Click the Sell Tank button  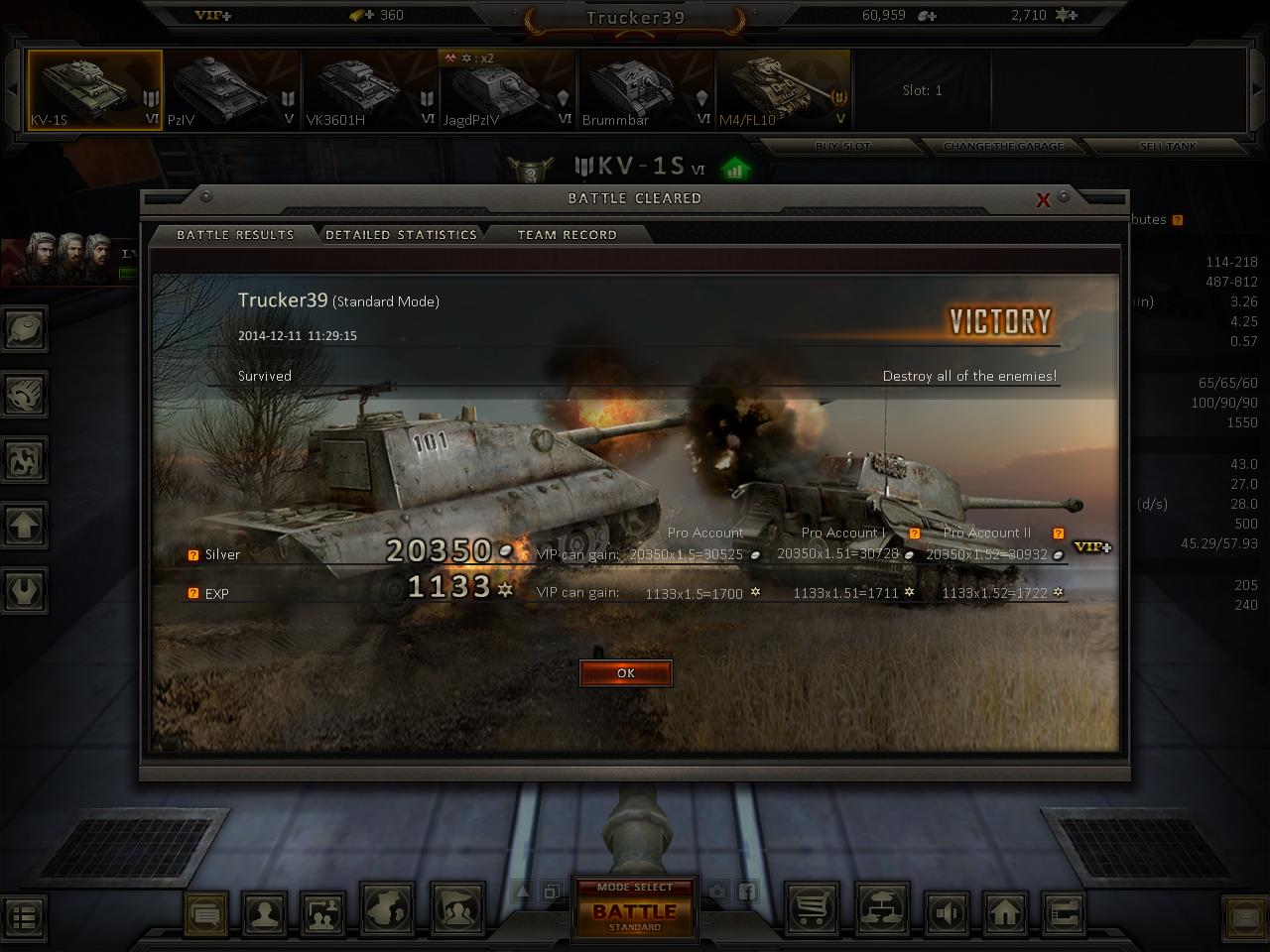(1168, 146)
